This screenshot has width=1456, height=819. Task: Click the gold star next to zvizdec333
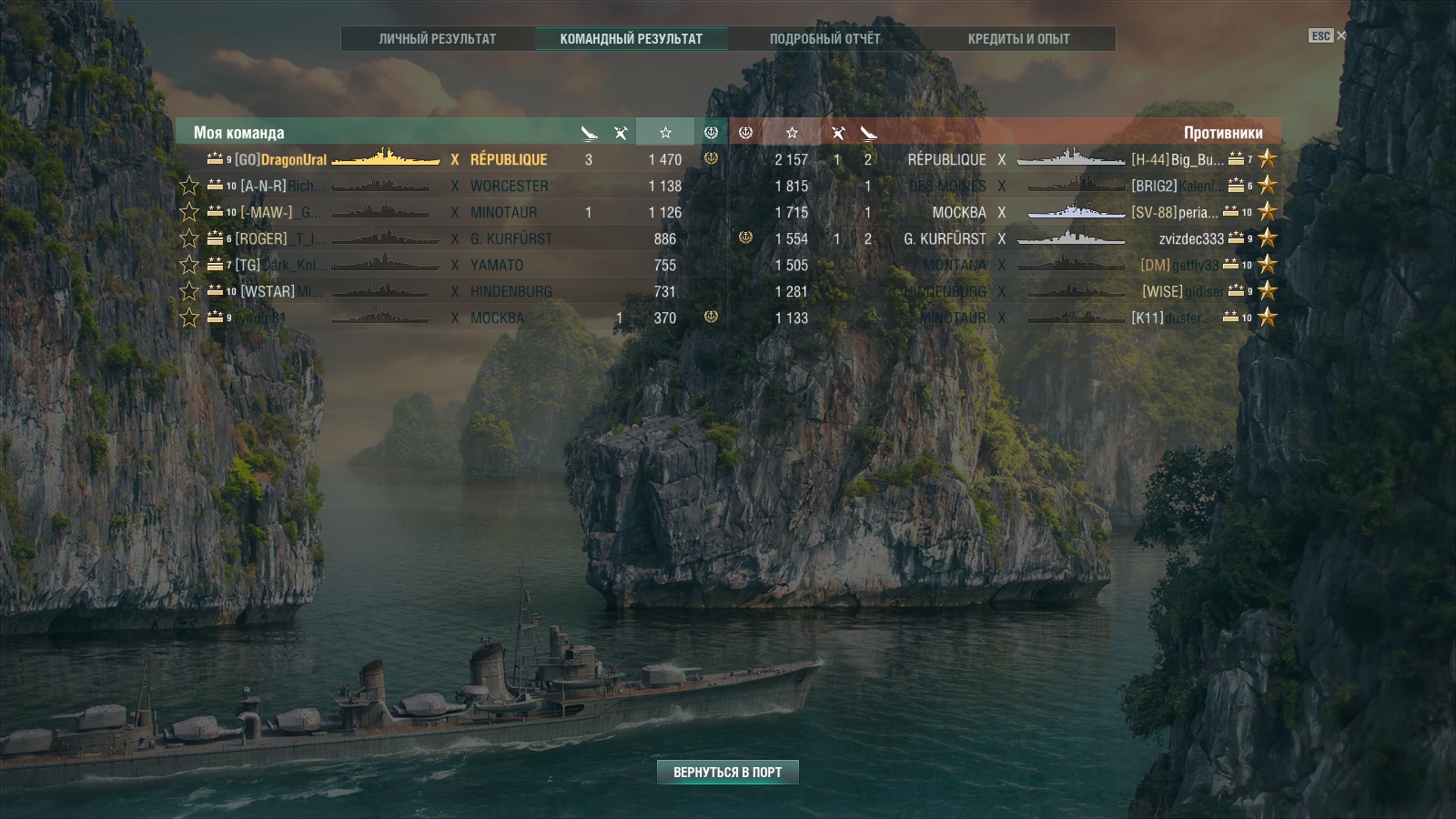(x=1267, y=238)
